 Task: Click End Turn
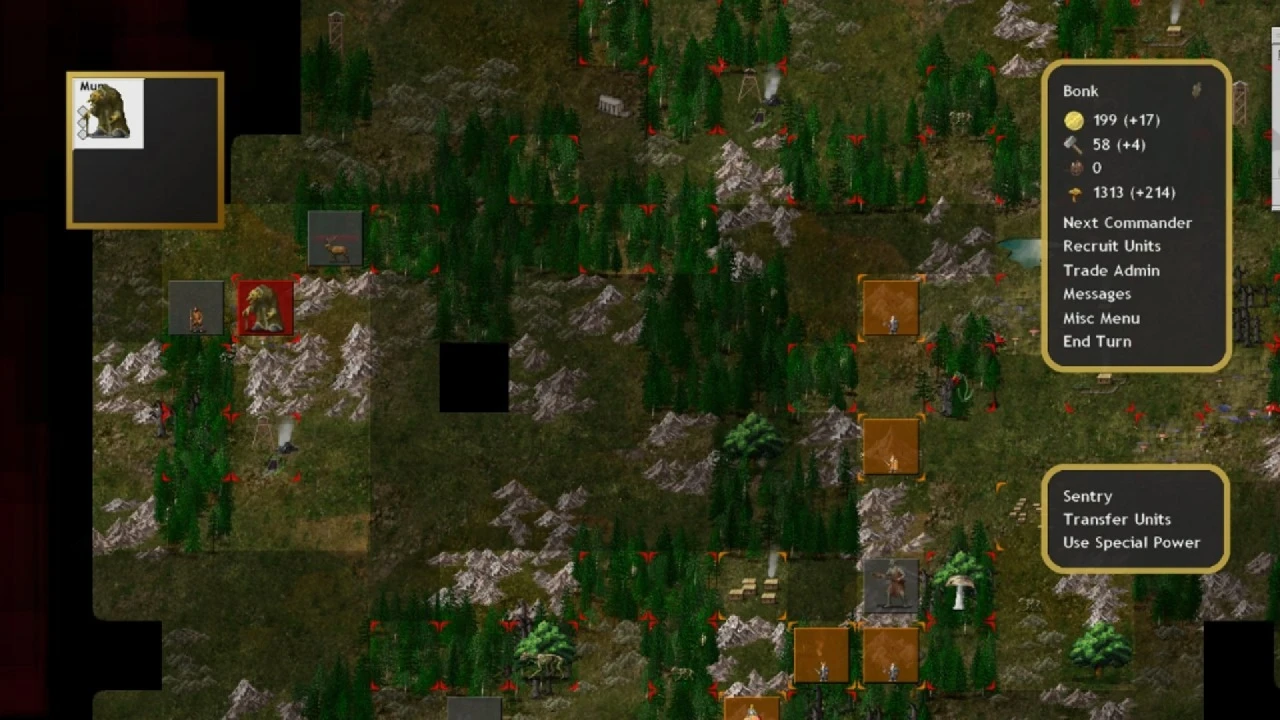point(1097,341)
